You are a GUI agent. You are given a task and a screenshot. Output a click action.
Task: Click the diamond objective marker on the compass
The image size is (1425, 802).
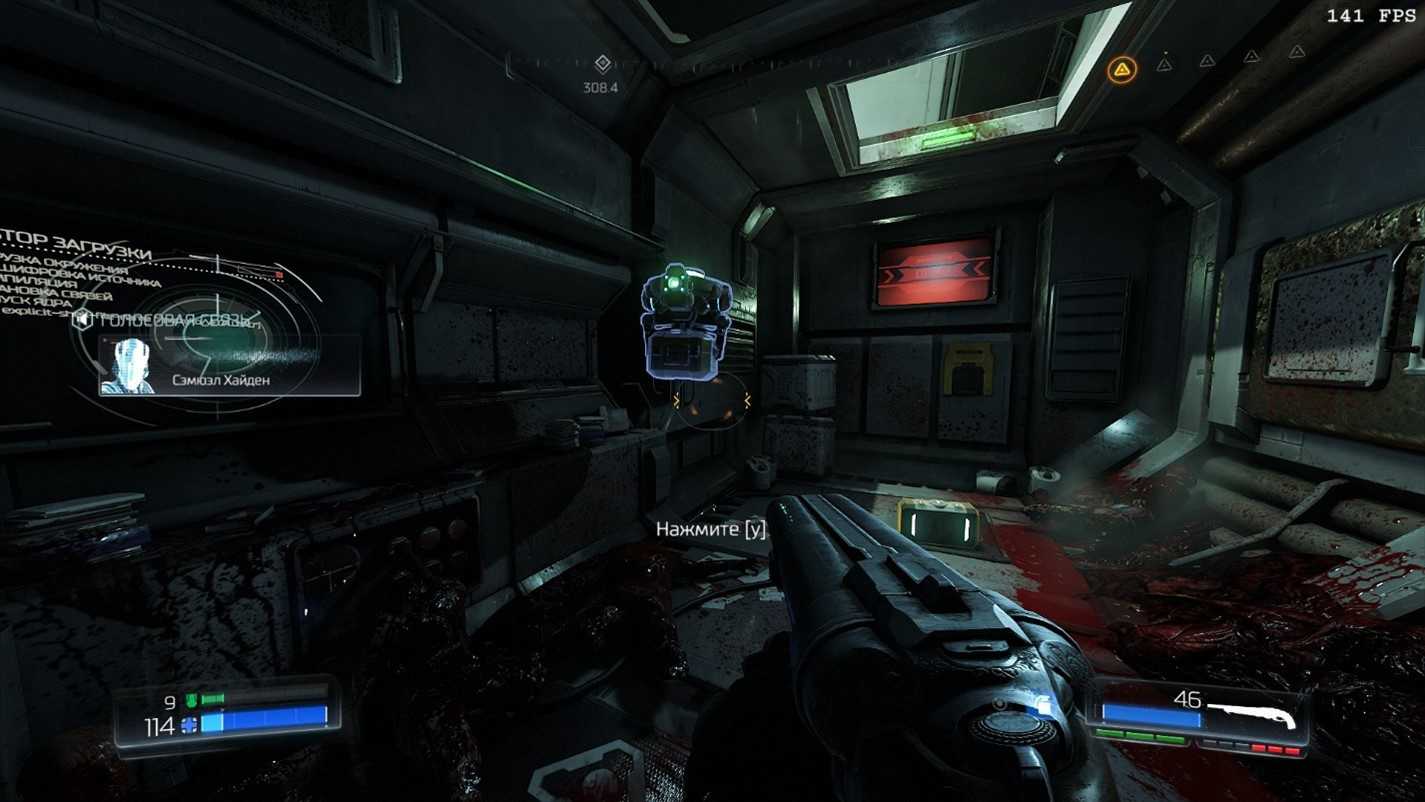(602, 64)
